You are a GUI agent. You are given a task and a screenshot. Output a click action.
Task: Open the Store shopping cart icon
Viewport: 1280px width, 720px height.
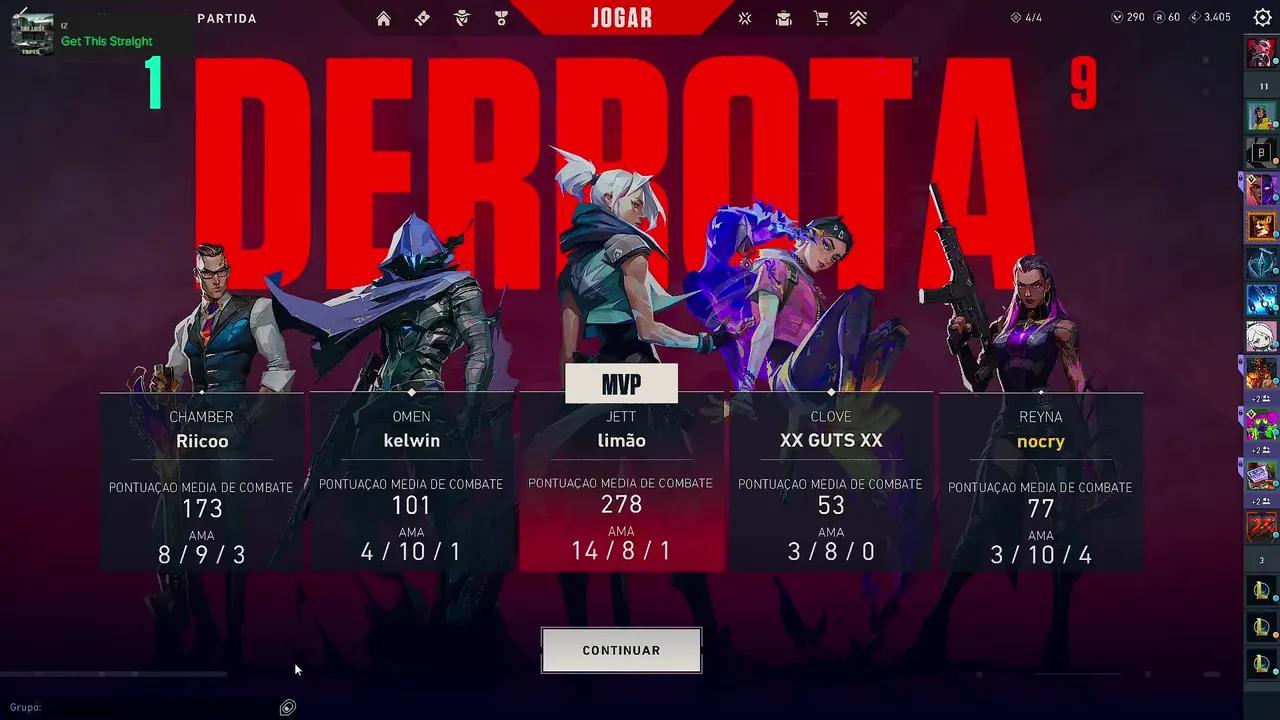pyautogui.click(x=822, y=18)
